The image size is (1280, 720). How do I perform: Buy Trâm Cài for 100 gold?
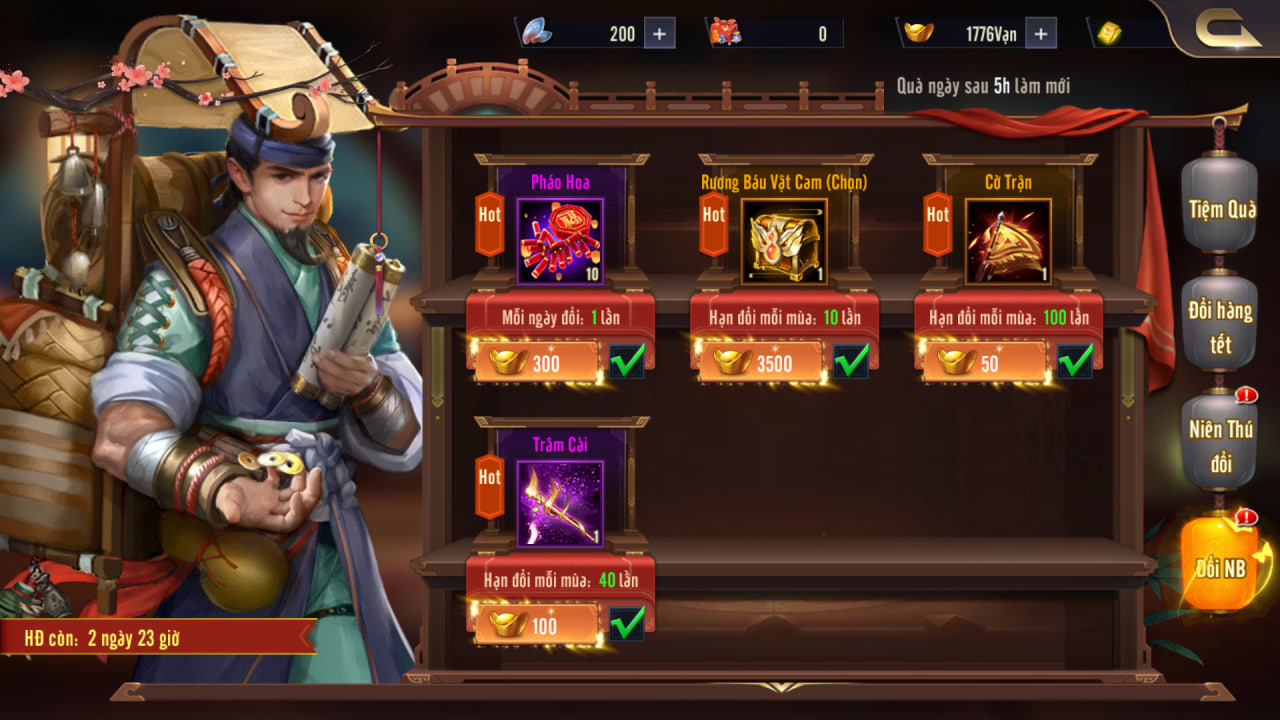point(536,626)
